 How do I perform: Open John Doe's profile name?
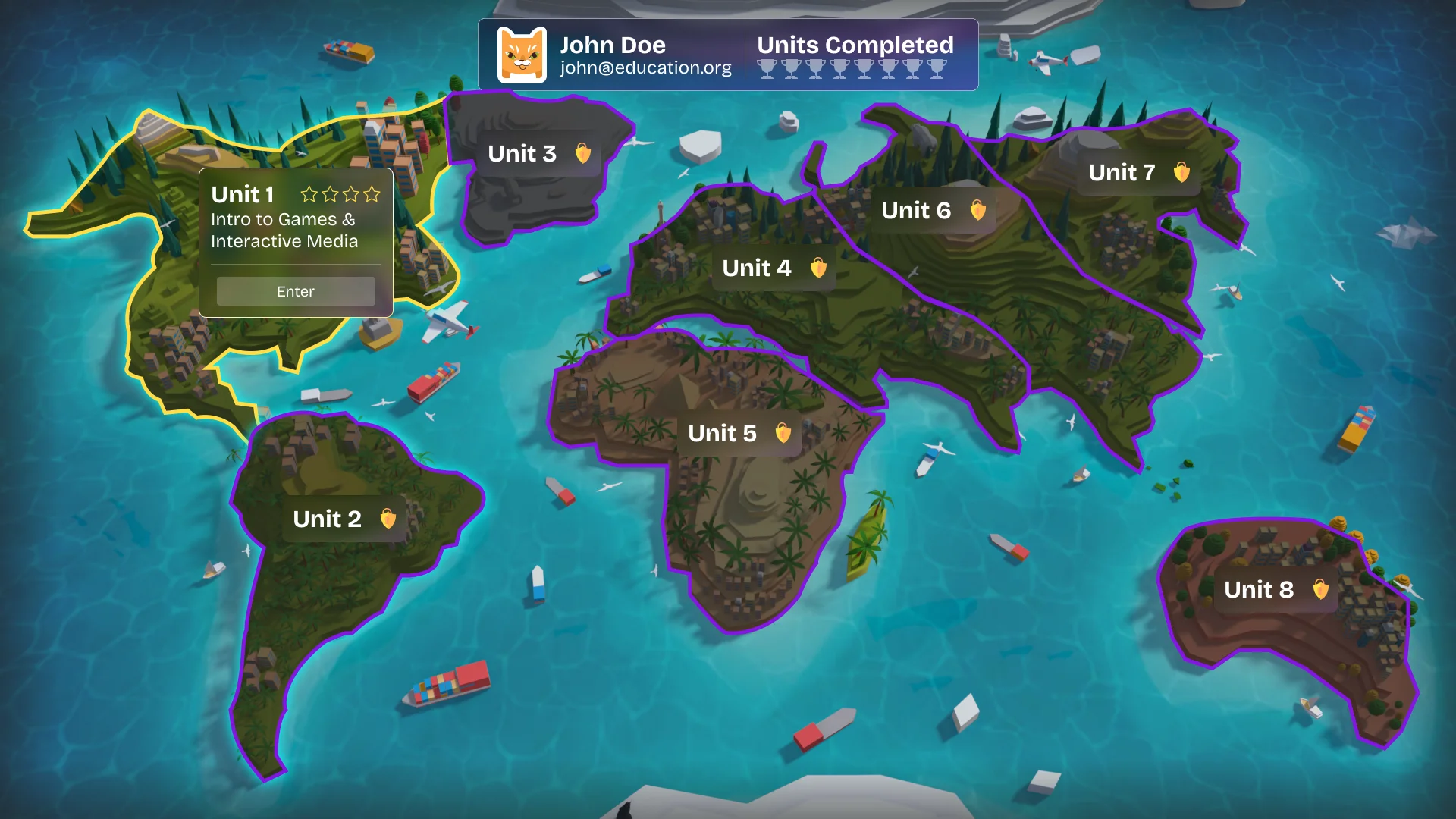point(613,45)
